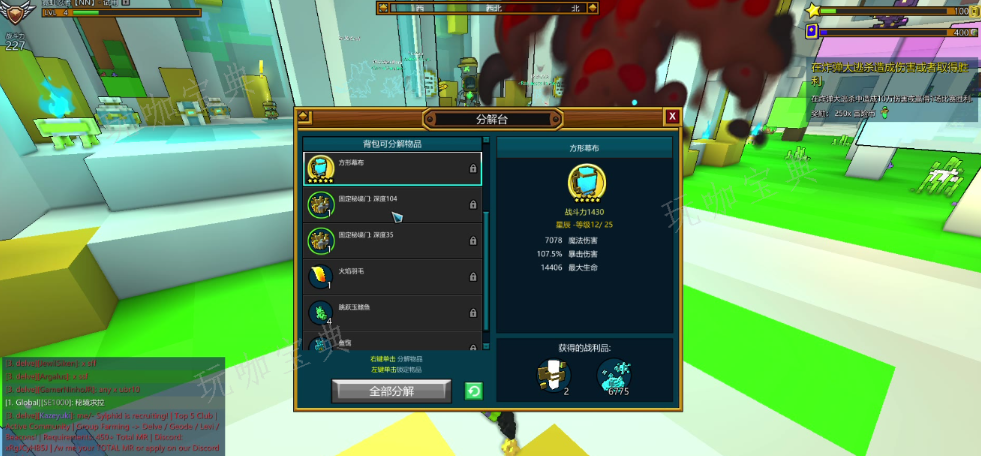Close the 分解台 window

673,117
